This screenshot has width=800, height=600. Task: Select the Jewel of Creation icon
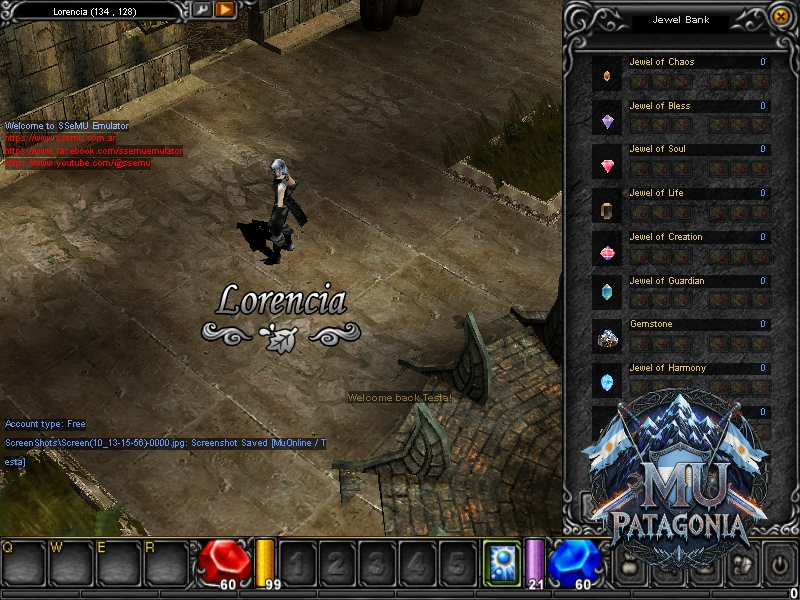(607, 253)
